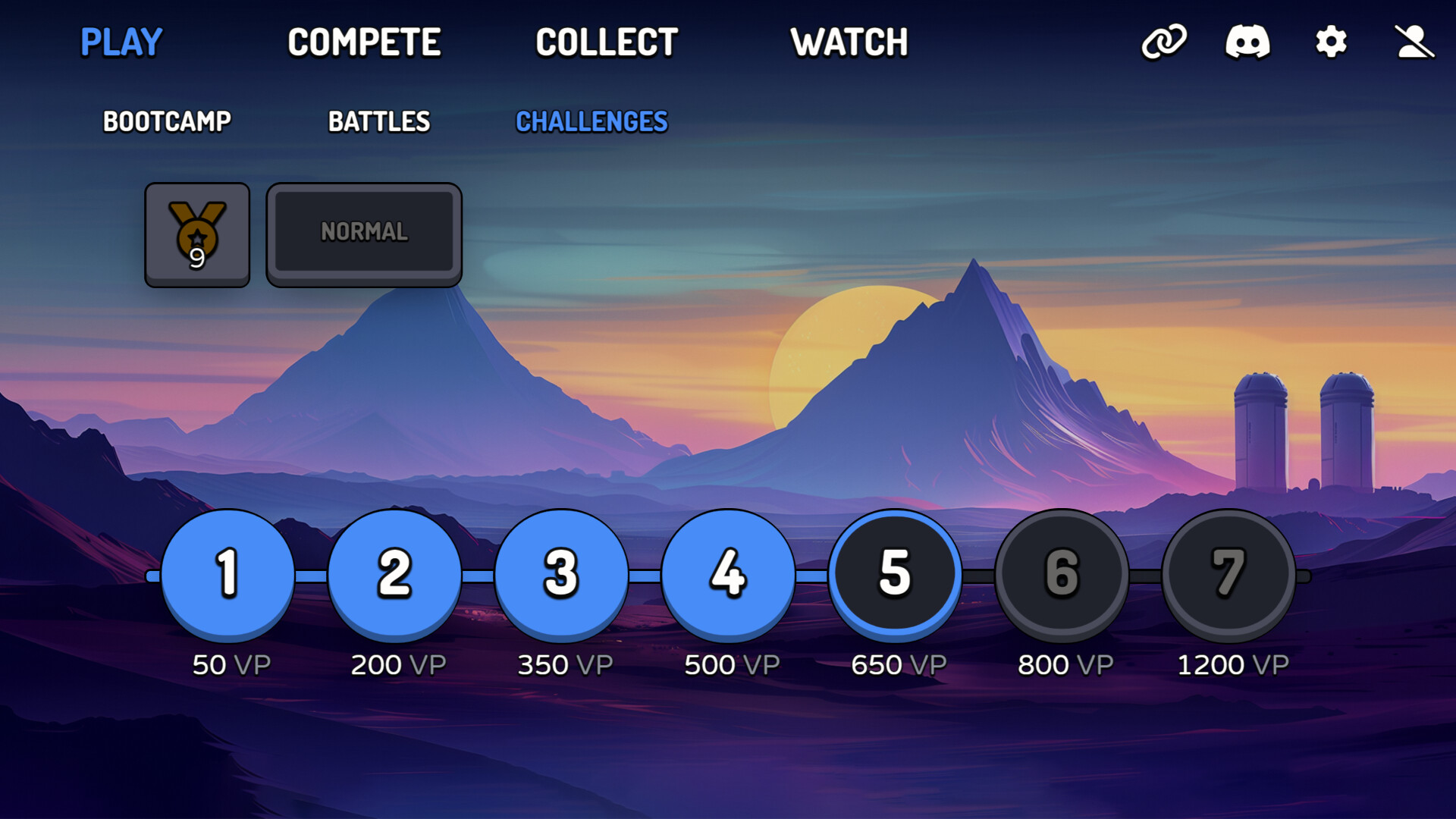Image resolution: width=1456 pixels, height=819 pixels.
Task: Open the WATCH section
Action: pyautogui.click(x=850, y=42)
